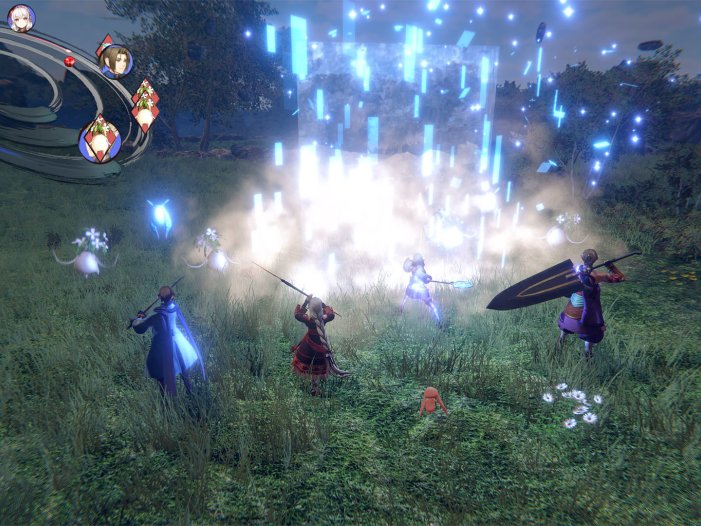This screenshot has width=701, height=526.
Task: Click the red orb on the turn gauge
Action: click(x=70, y=61)
